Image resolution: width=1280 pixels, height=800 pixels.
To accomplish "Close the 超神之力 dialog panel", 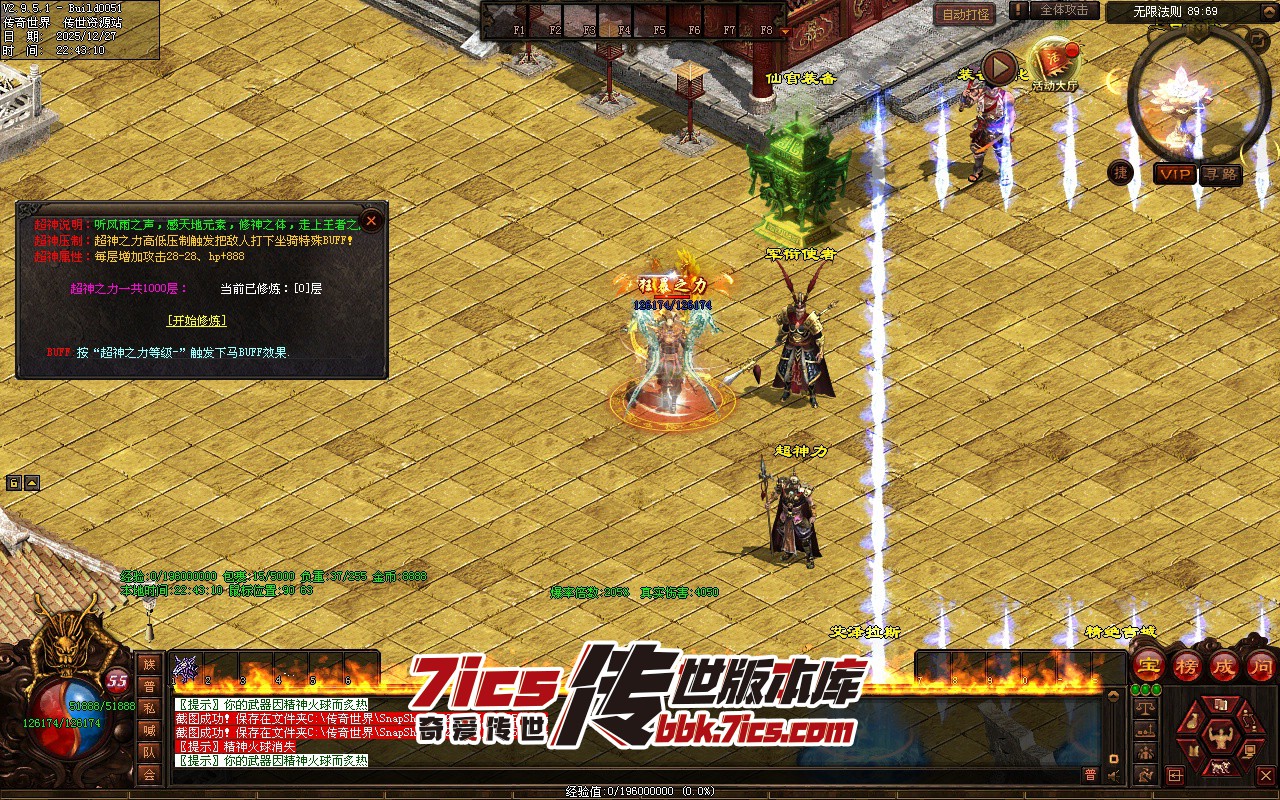I will 371,220.
